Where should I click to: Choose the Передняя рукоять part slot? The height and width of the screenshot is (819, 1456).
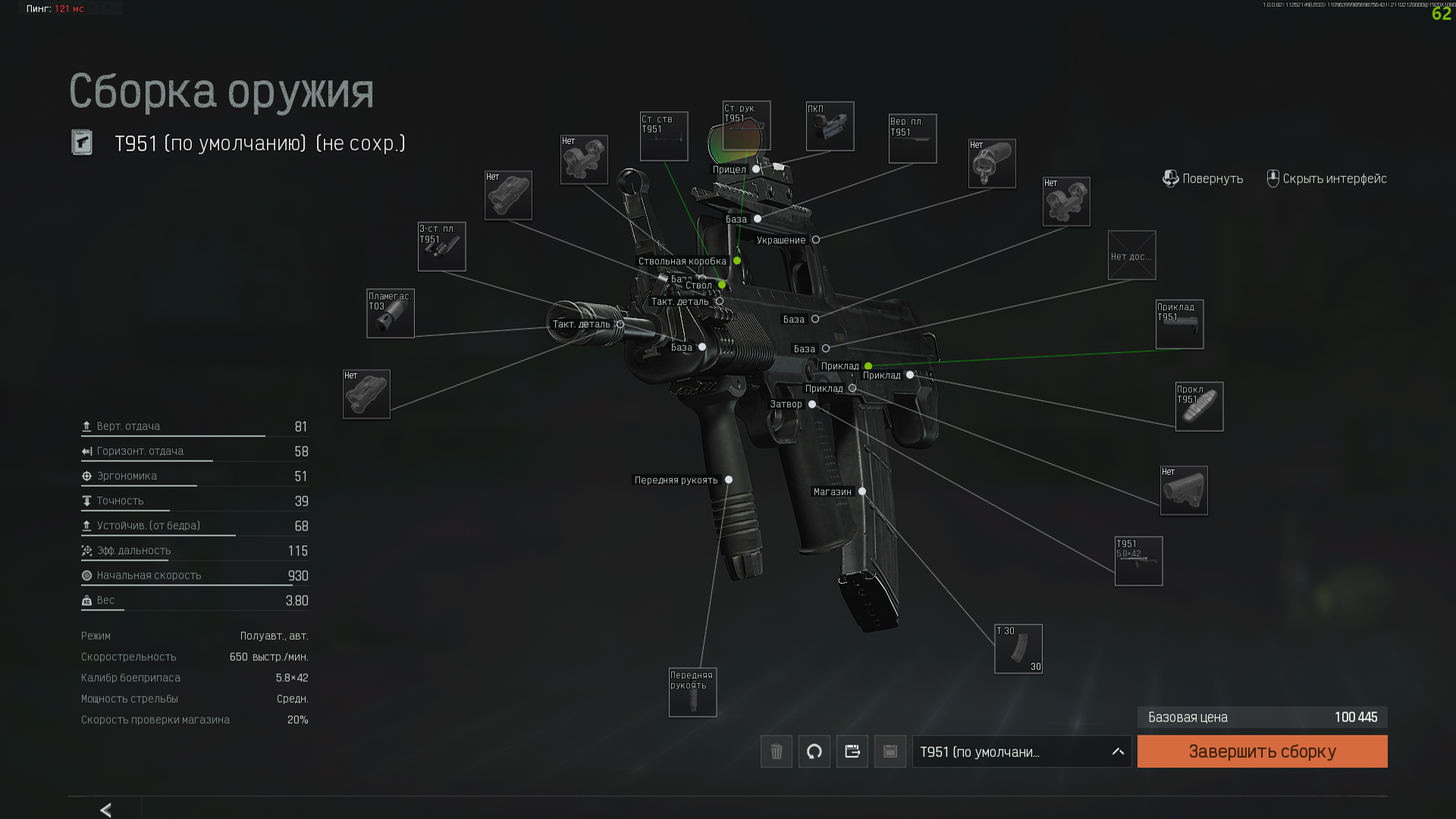(692, 692)
